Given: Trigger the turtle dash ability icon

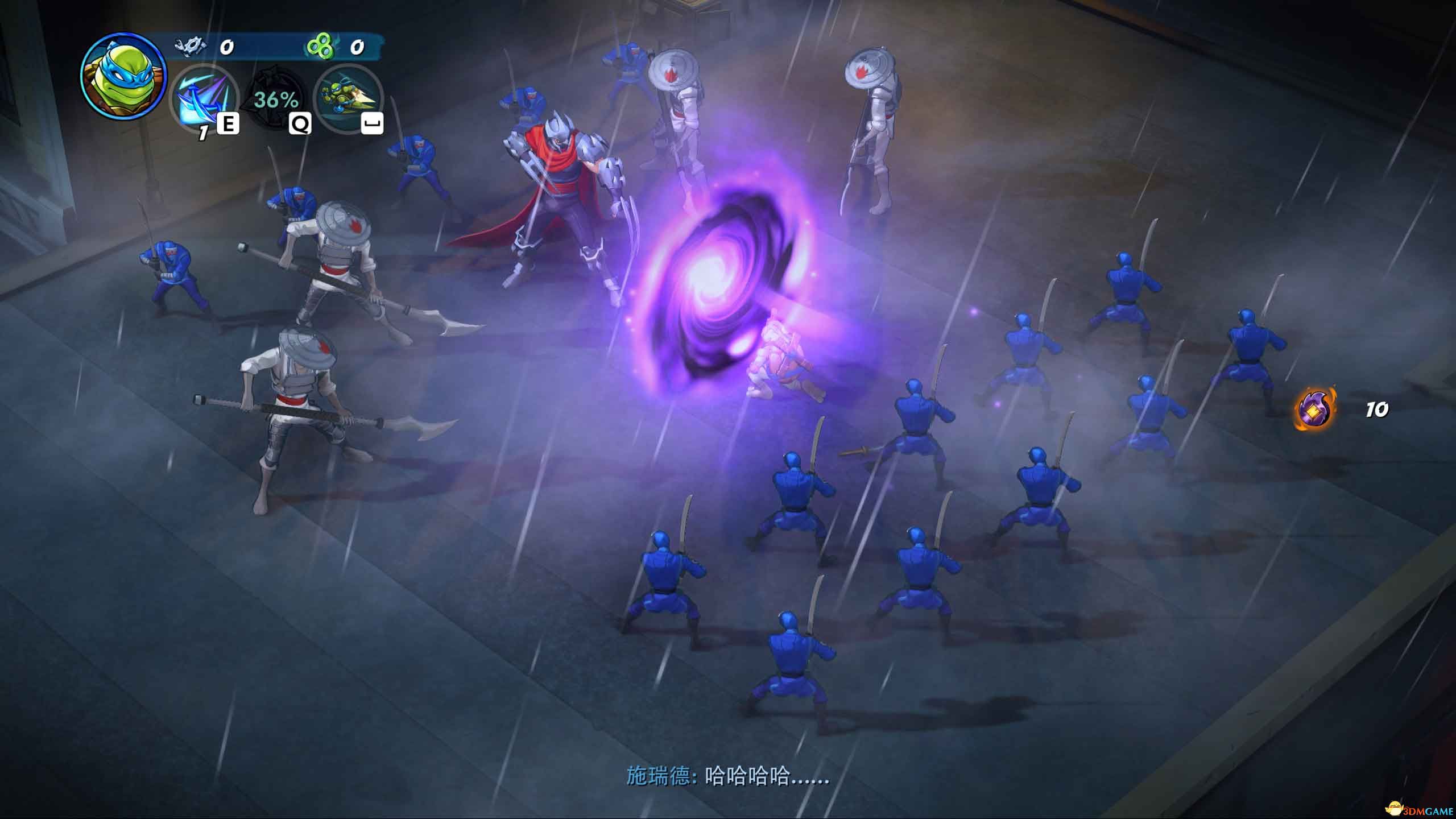Looking at the screenshot, I should pos(348,98).
